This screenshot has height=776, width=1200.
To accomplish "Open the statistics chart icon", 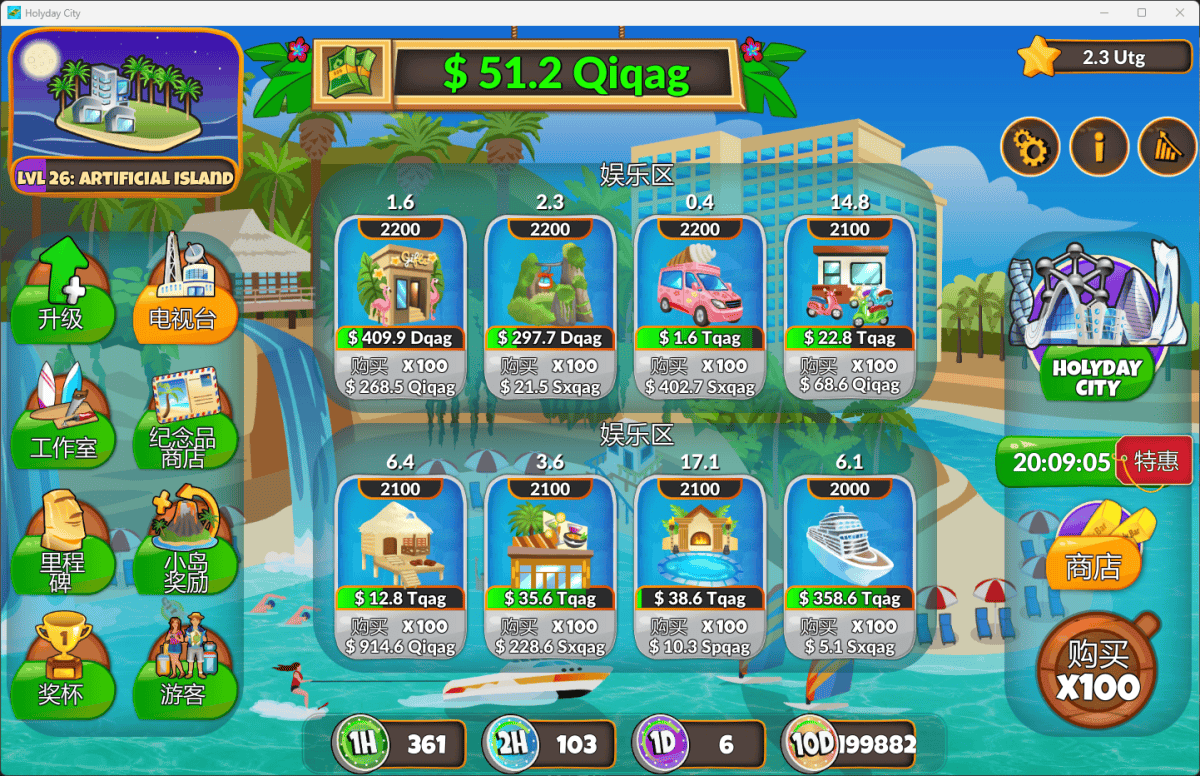I will tap(1166, 148).
